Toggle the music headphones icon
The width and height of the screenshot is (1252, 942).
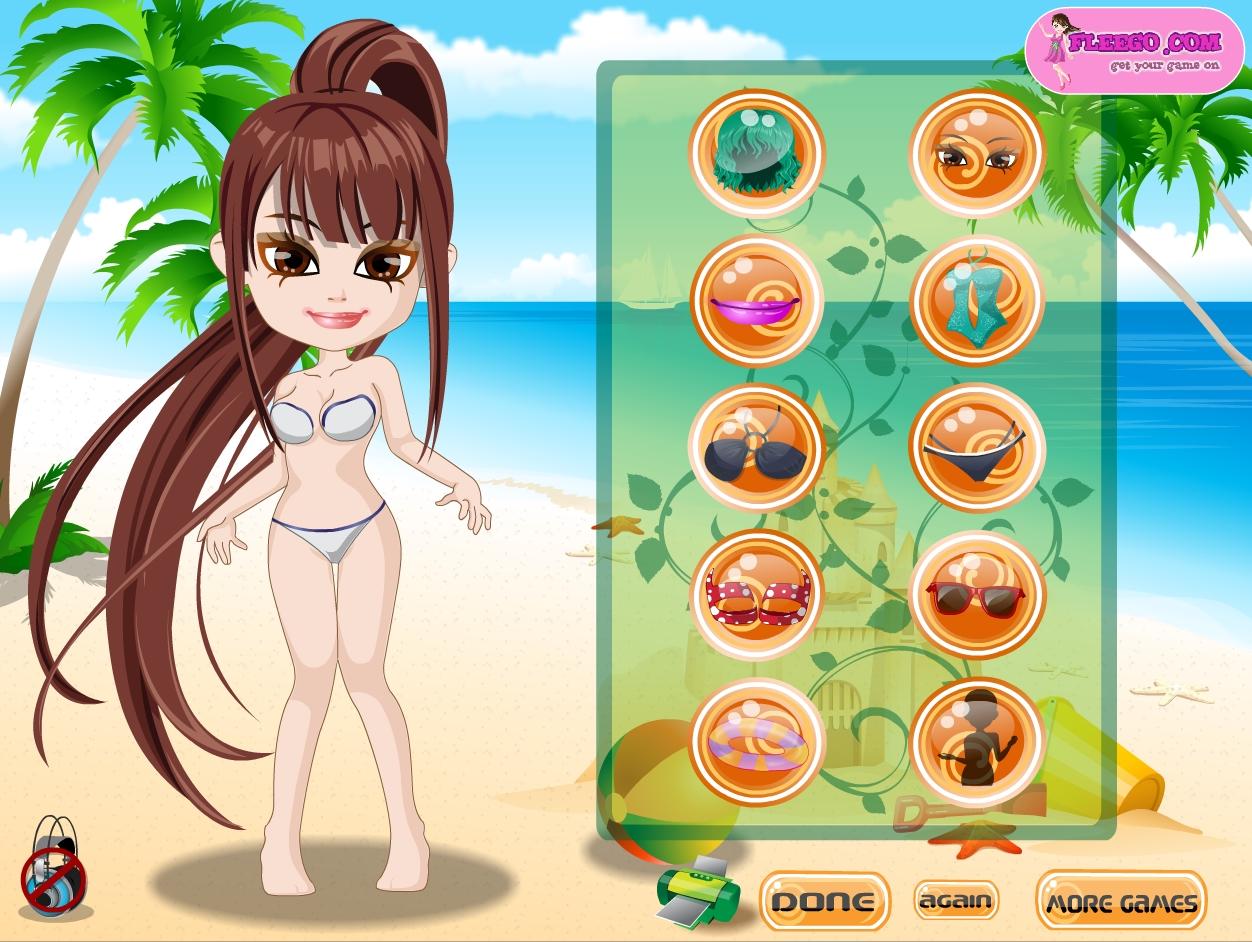click(54, 866)
